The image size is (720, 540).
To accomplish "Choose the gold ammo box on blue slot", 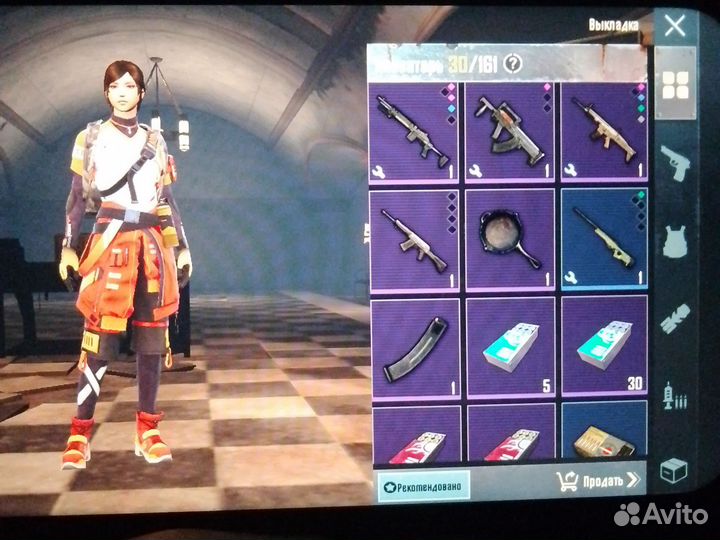I will 604,433.
